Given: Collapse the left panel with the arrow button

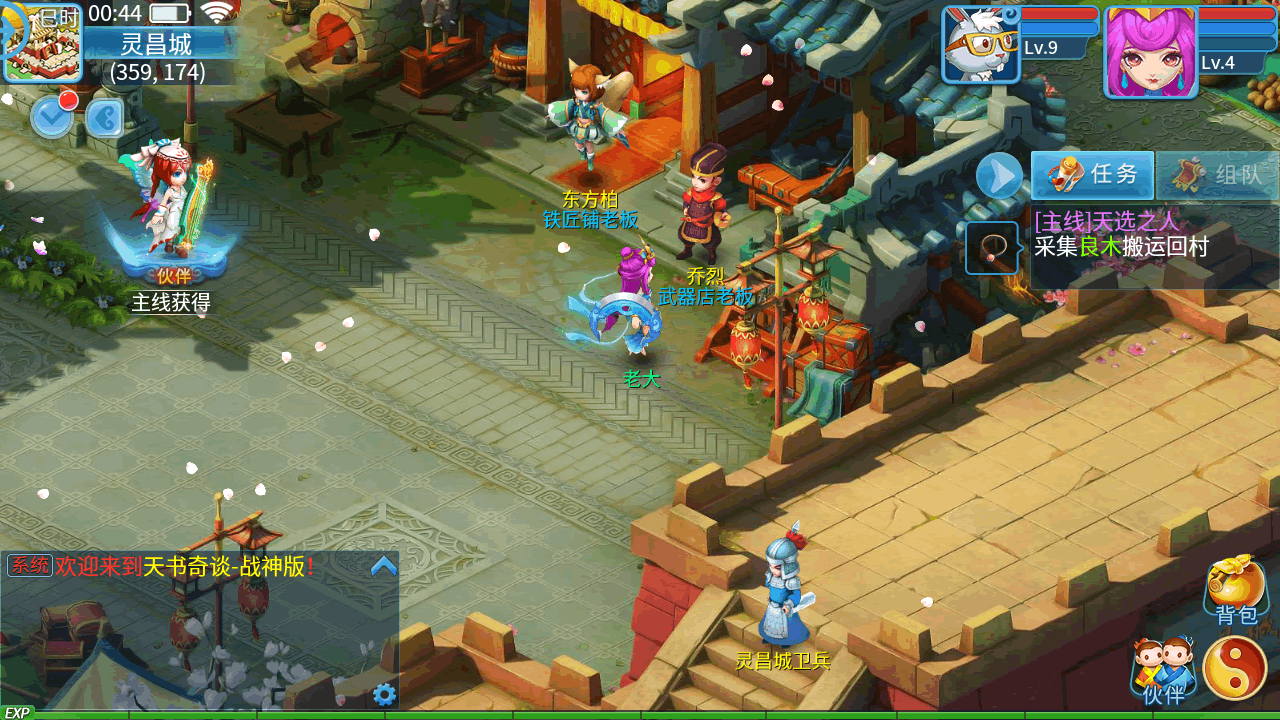Looking at the screenshot, I should pos(103,118).
